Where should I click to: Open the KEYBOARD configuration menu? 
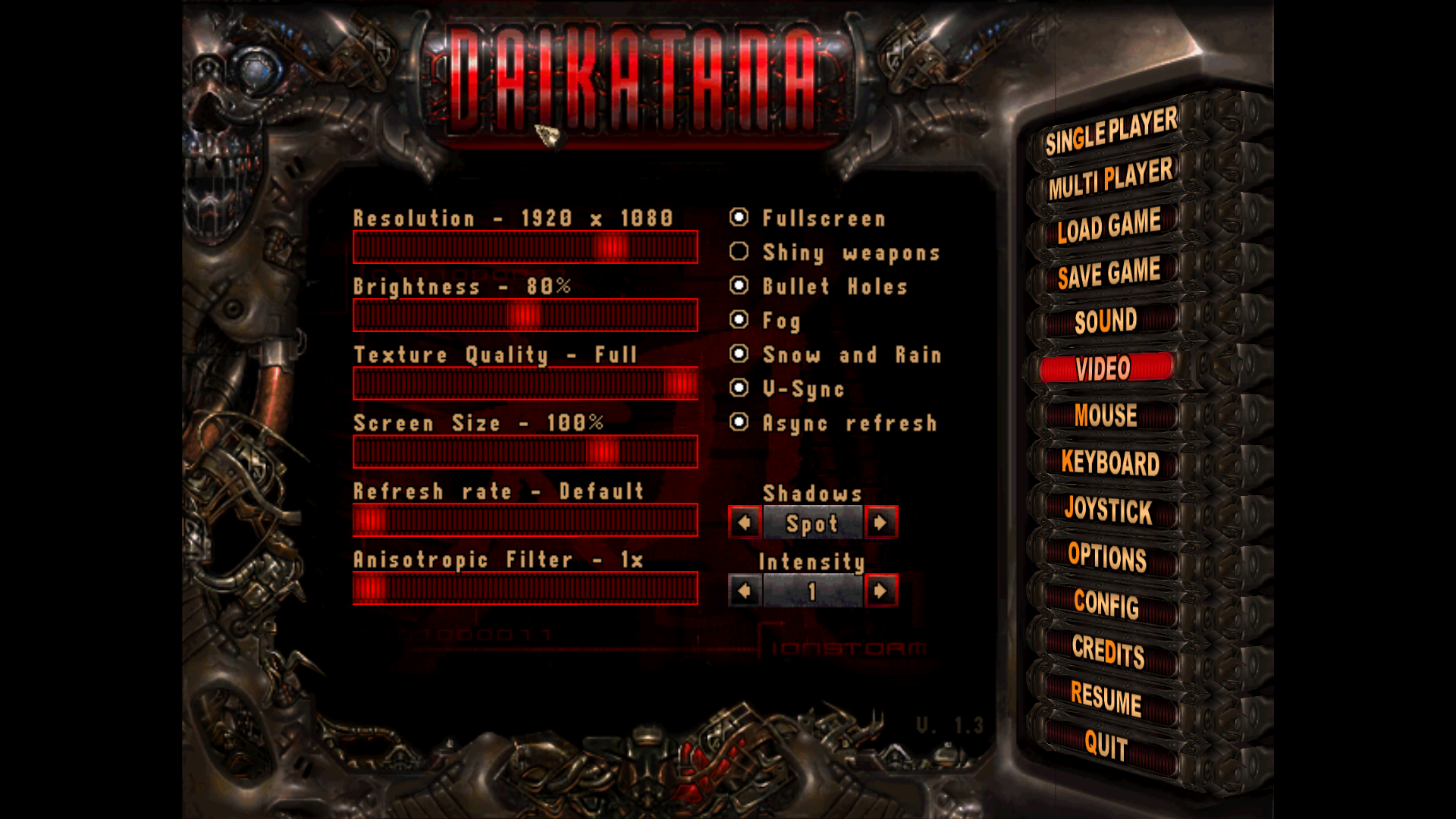point(1110,463)
